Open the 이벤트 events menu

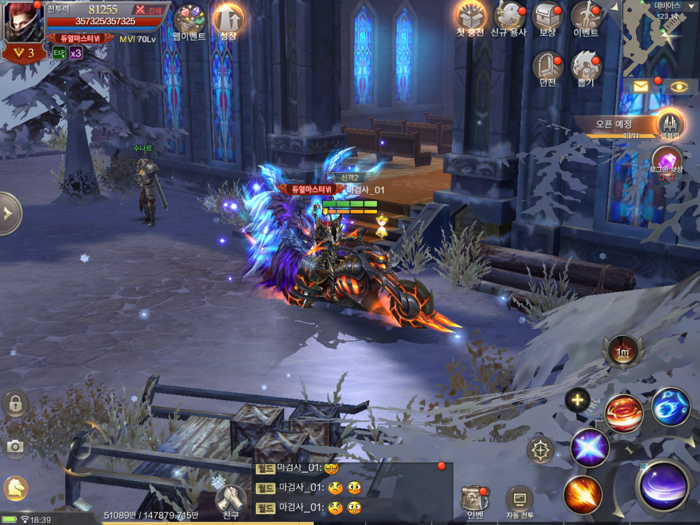click(586, 17)
